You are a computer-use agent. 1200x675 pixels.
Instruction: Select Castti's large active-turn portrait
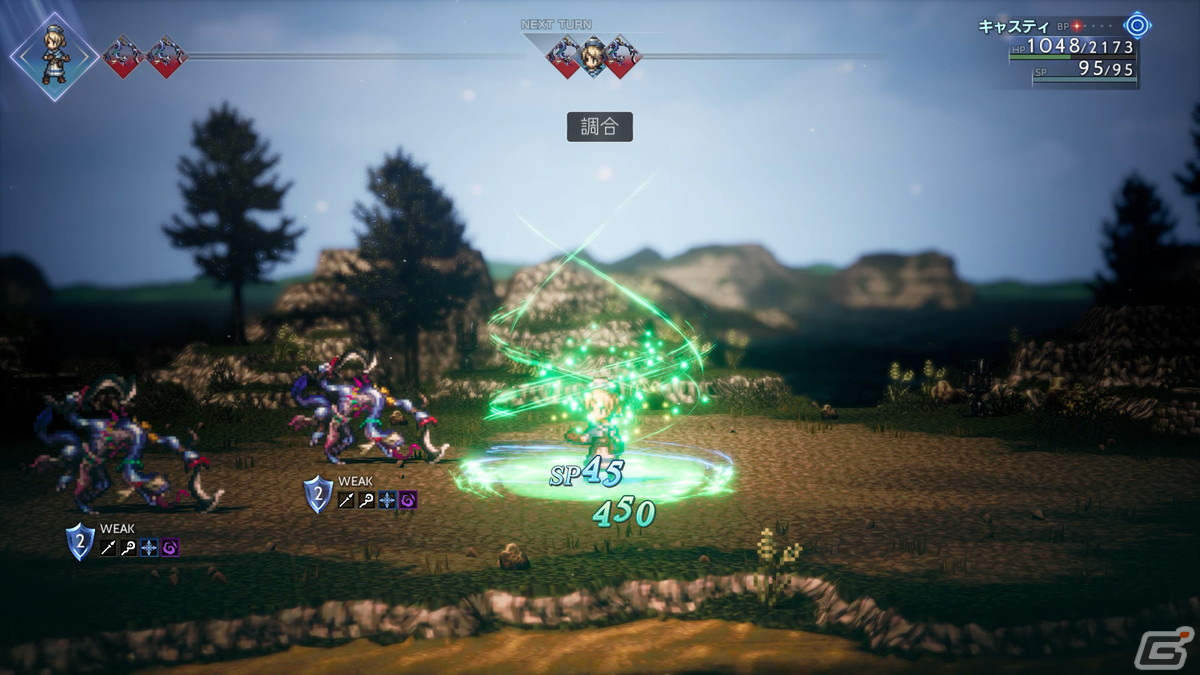54,57
